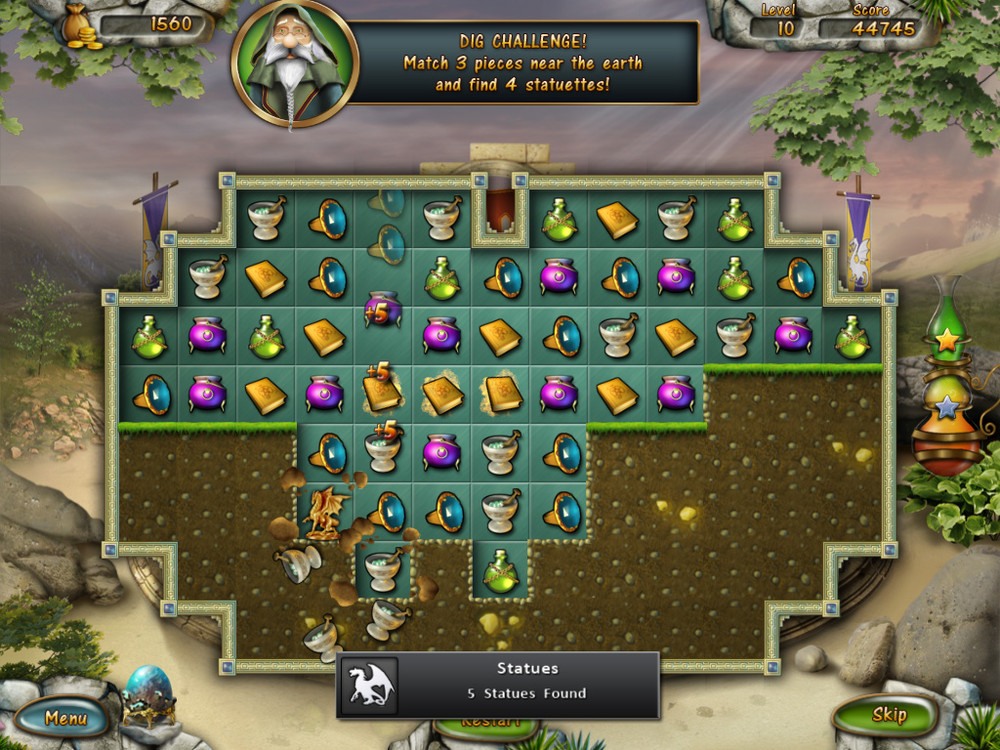Click the Statues found tracker panel
The height and width of the screenshot is (750, 1000).
[x=498, y=685]
